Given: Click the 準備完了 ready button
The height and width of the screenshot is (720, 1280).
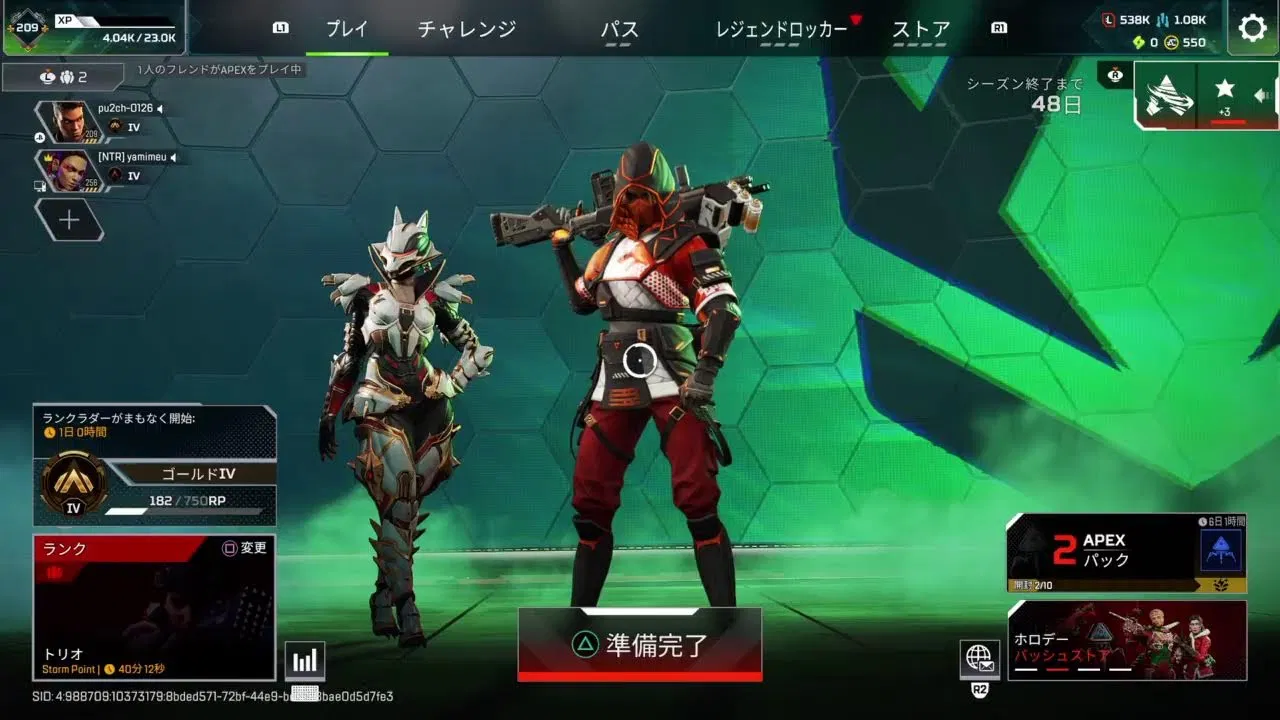Looking at the screenshot, I should (x=640, y=645).
